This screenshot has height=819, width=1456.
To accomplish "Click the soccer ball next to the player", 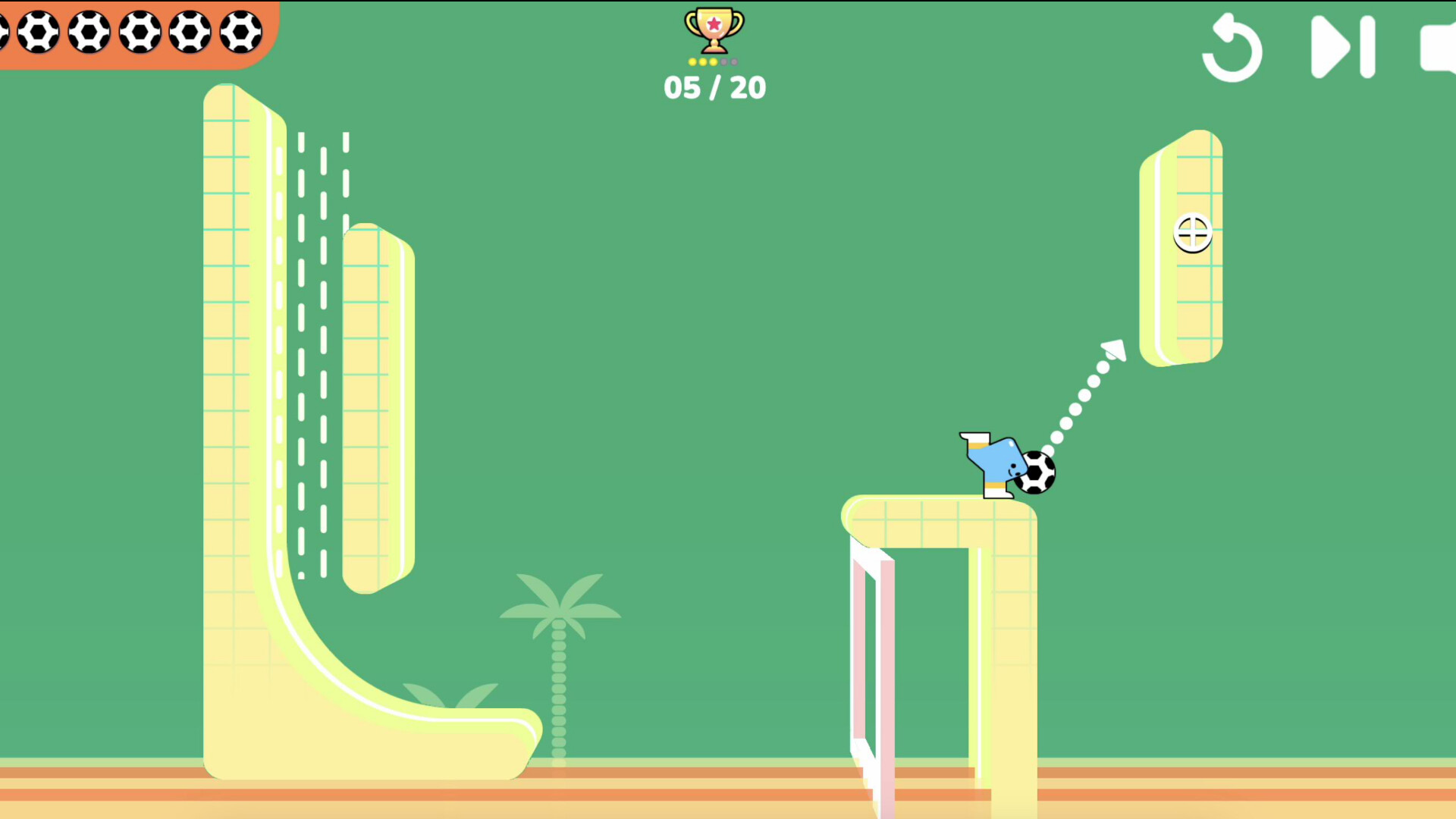I will [x=1035, y=472].
